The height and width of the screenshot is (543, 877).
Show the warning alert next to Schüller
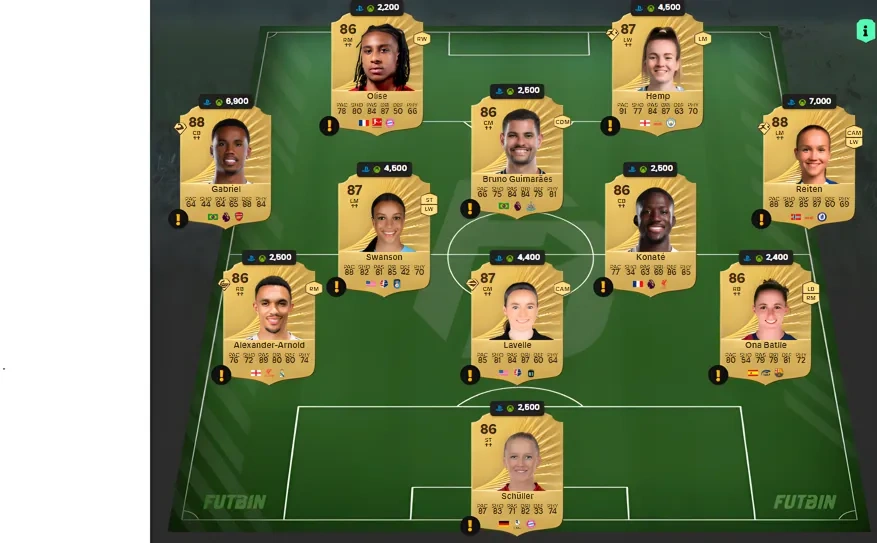click(470, 525)
